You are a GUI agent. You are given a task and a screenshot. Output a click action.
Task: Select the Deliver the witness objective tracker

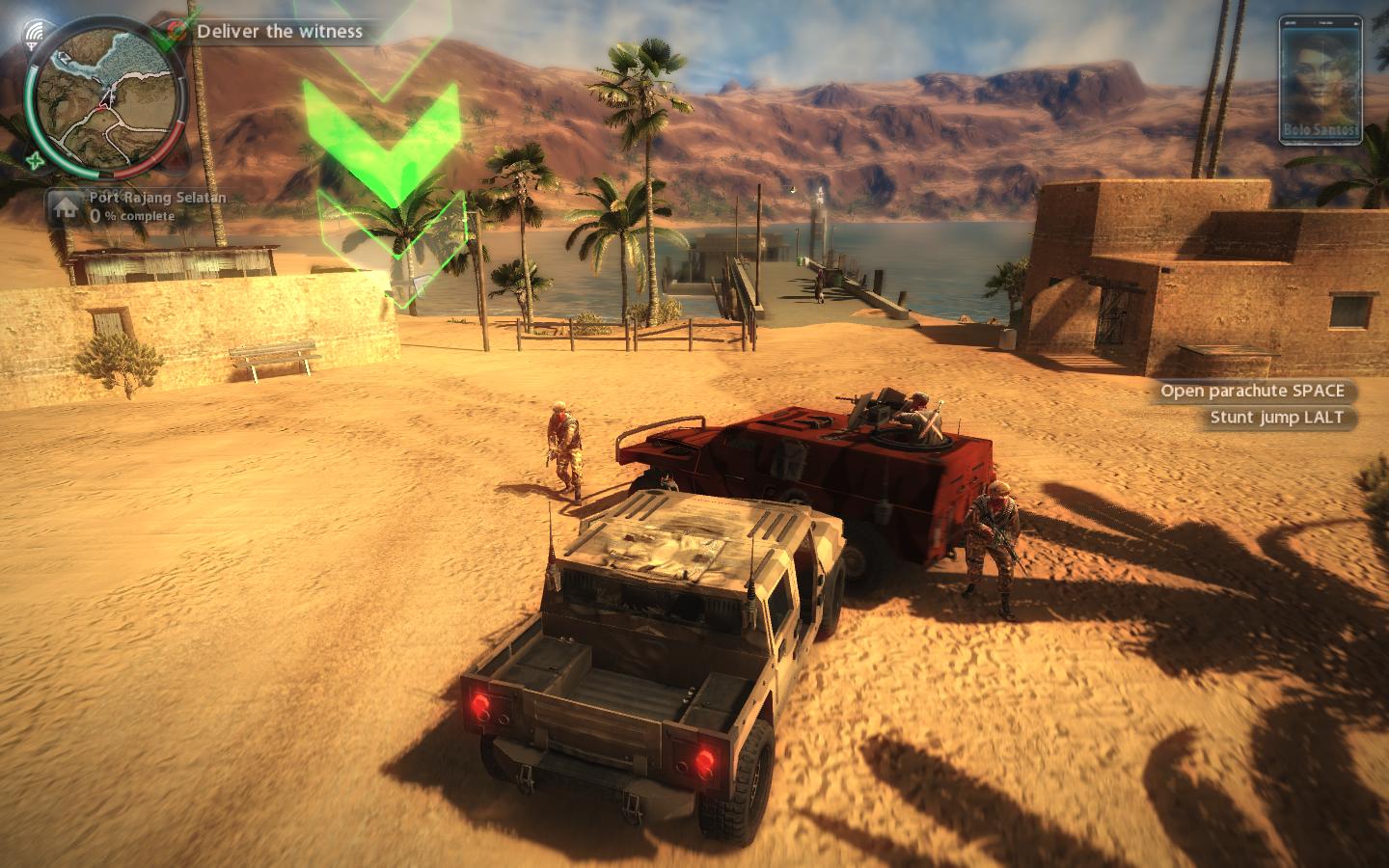click(280, 31)
